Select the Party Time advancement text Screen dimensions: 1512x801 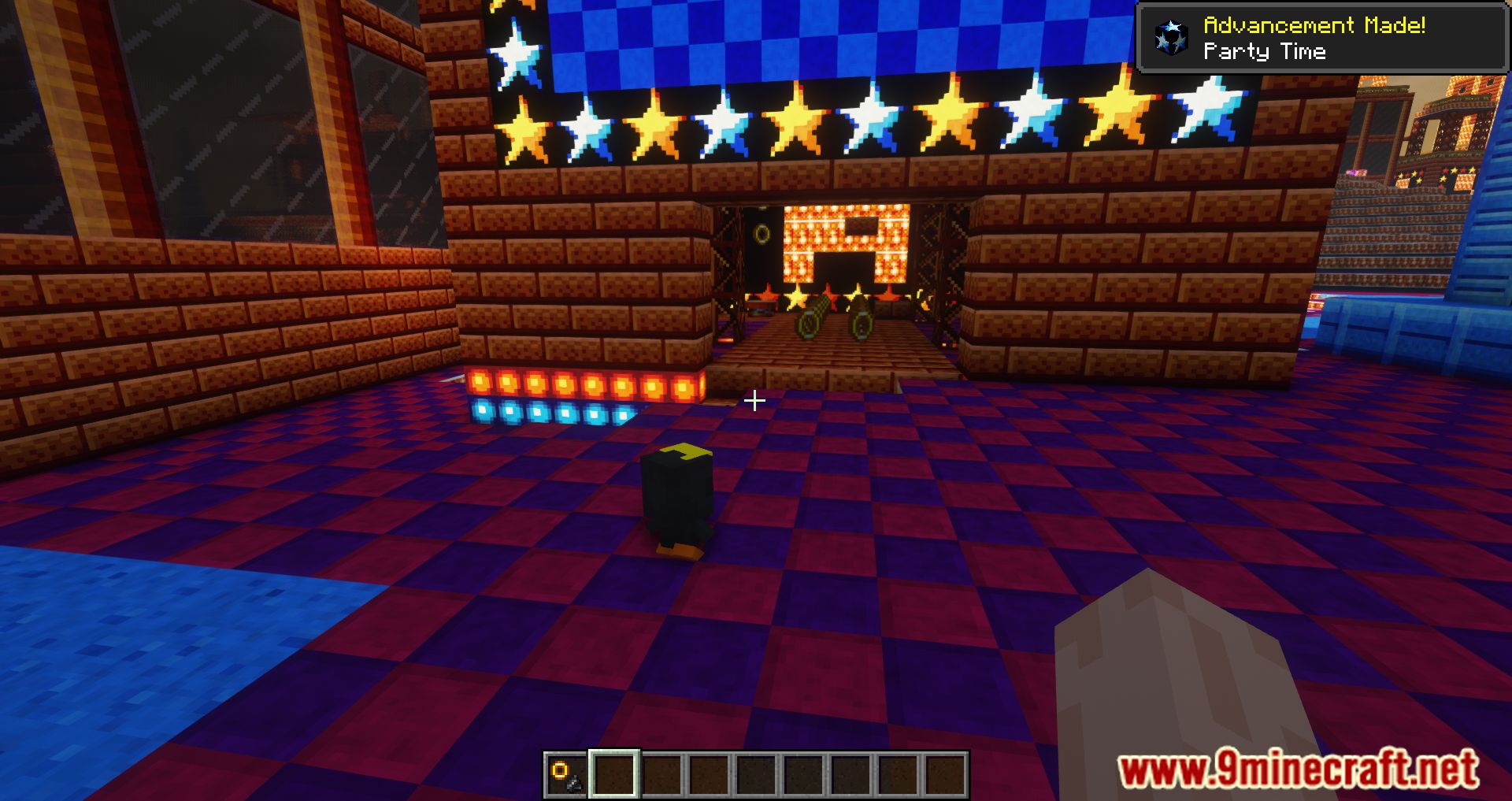click(1266, 52)
